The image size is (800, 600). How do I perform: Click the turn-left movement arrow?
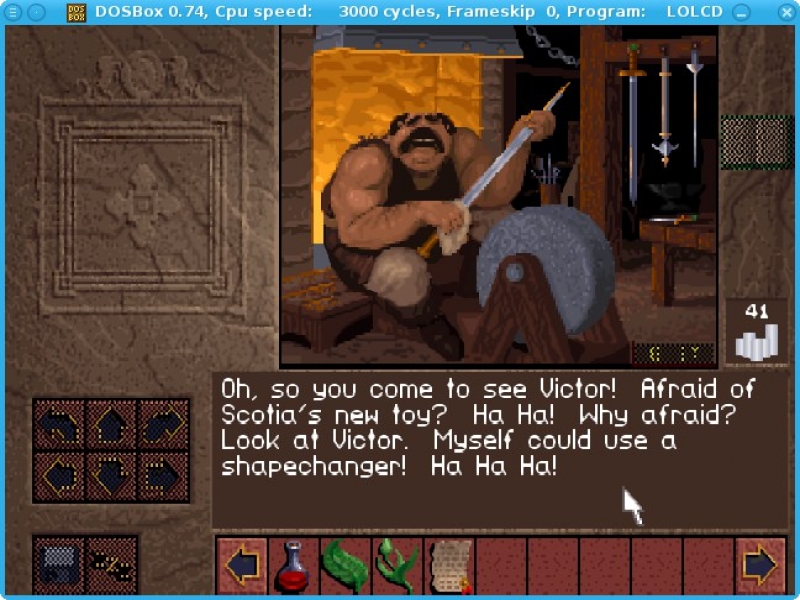click(x=59, y=424)
